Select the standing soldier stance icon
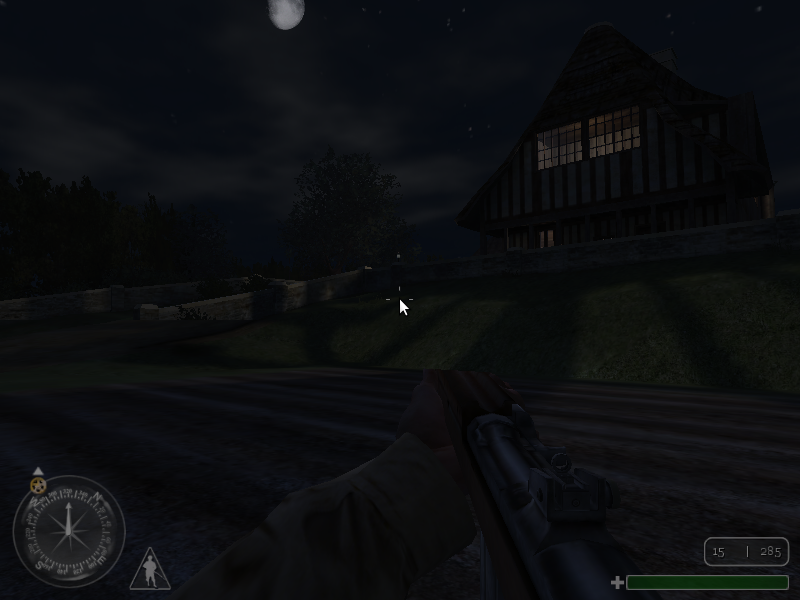The image size is (800, 600). pos(150,571)
